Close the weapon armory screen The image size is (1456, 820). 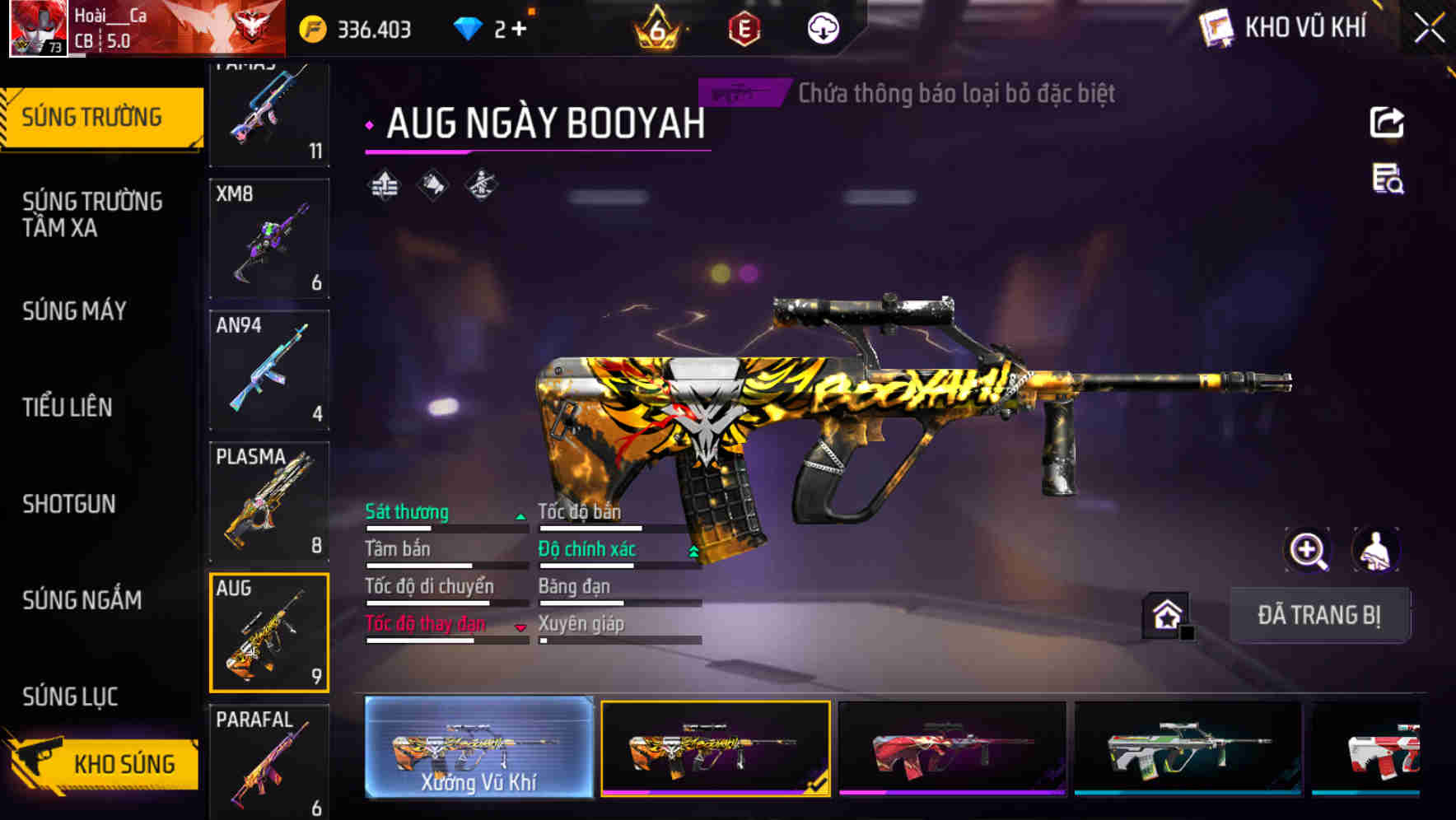tap(1429, 29)
